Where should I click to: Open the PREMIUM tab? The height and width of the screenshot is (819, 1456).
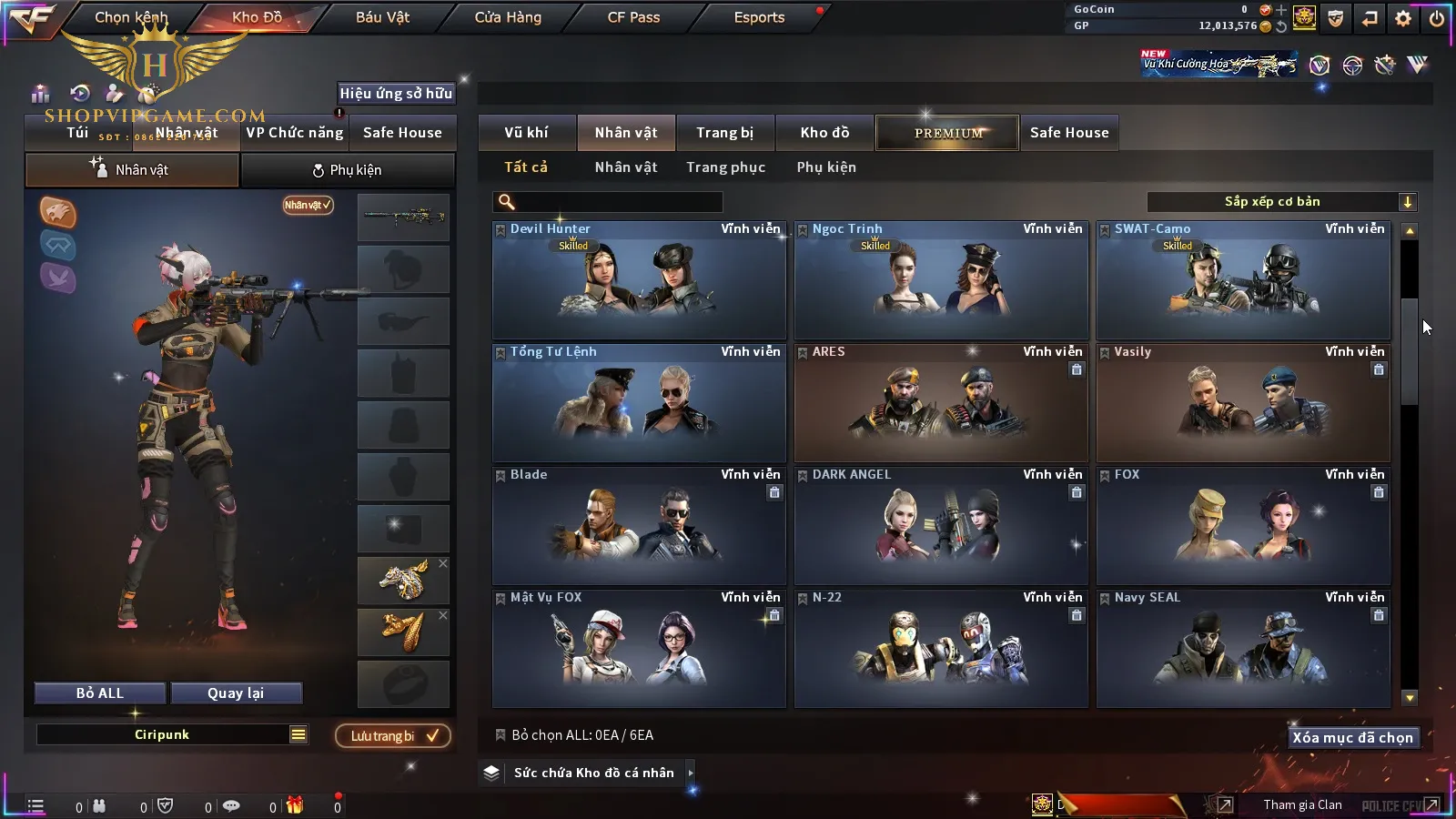coord(947,133)
